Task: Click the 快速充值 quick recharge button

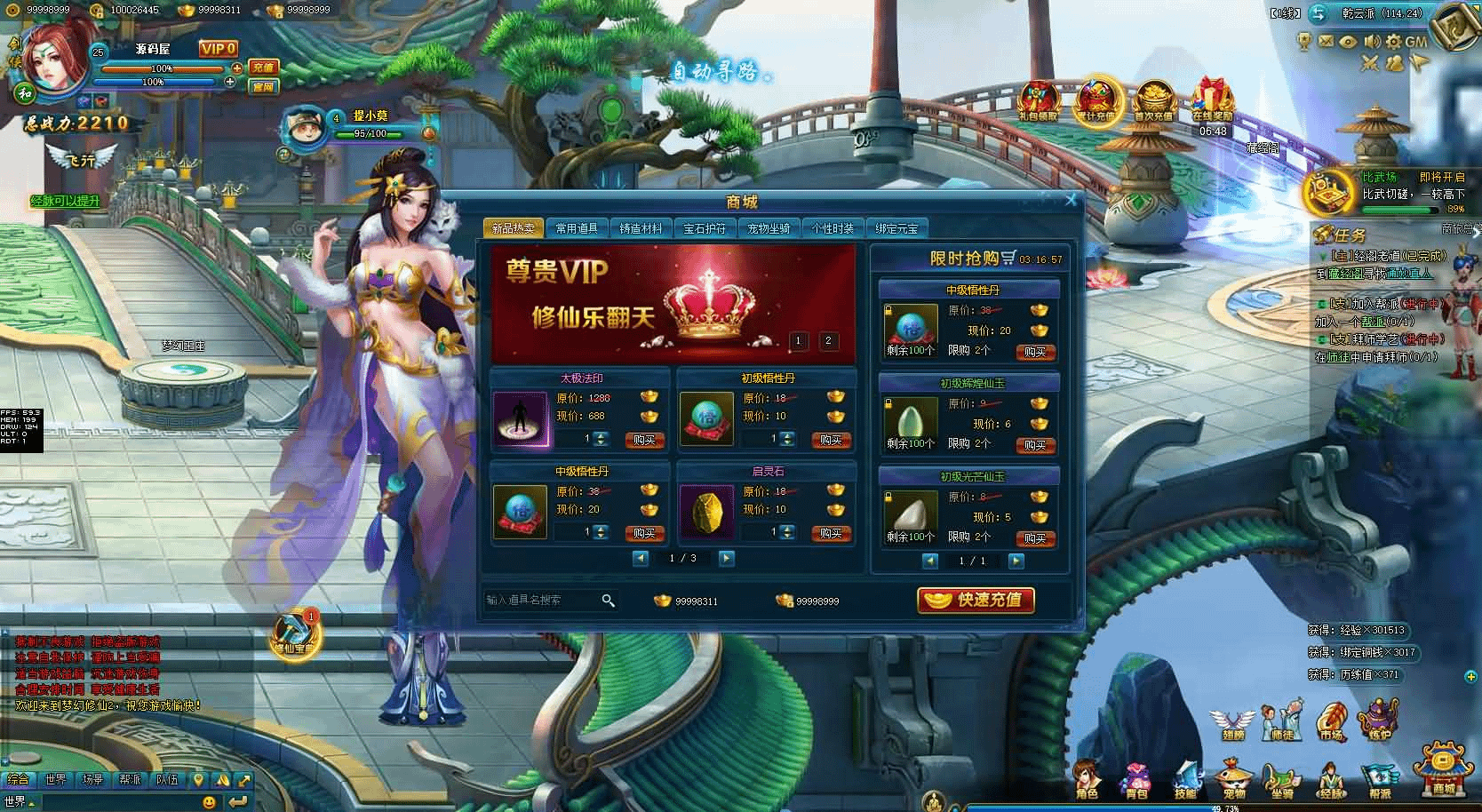Action: [976, 601]
